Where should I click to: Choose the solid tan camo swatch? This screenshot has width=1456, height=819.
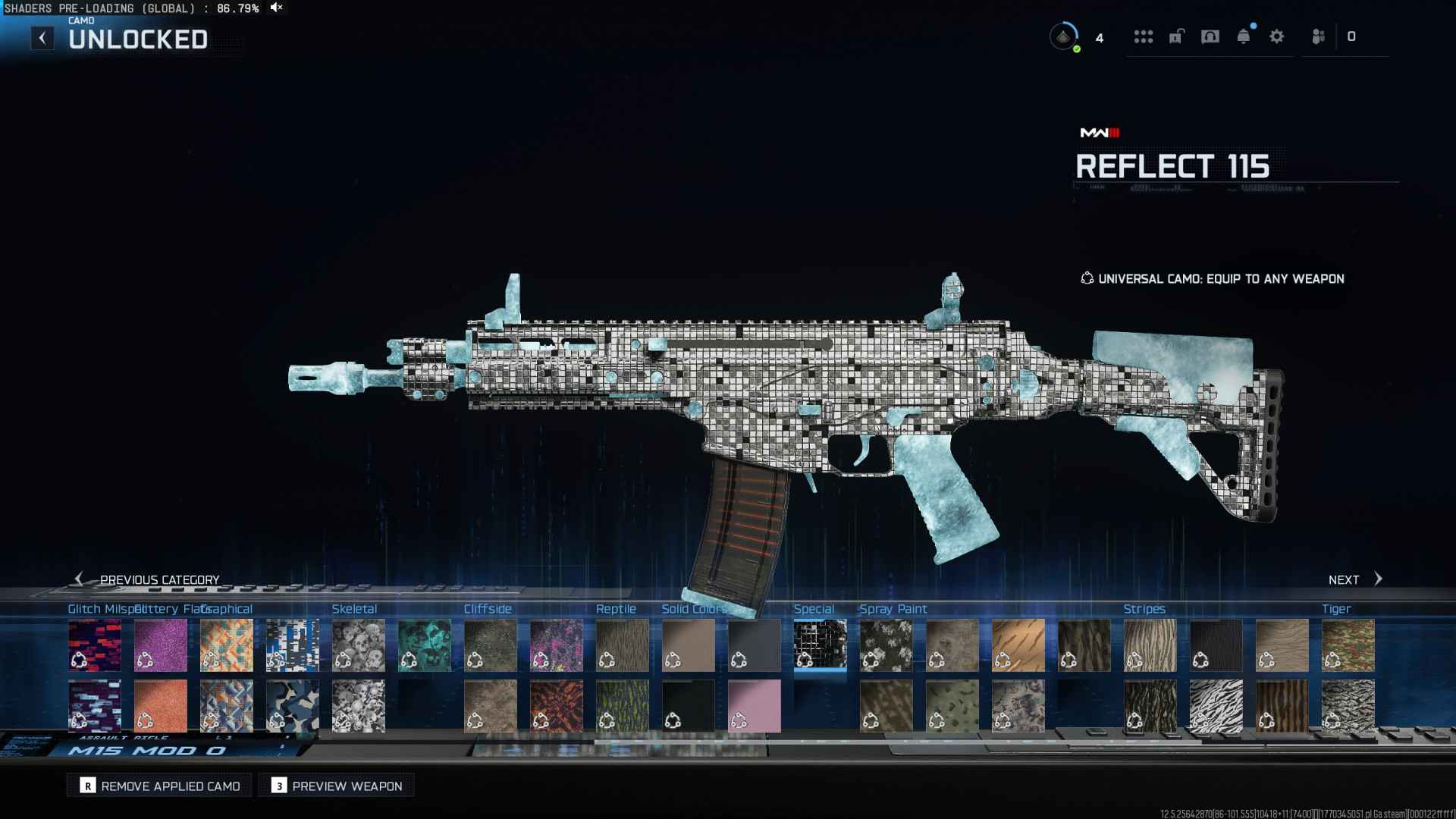pos(689,645)
